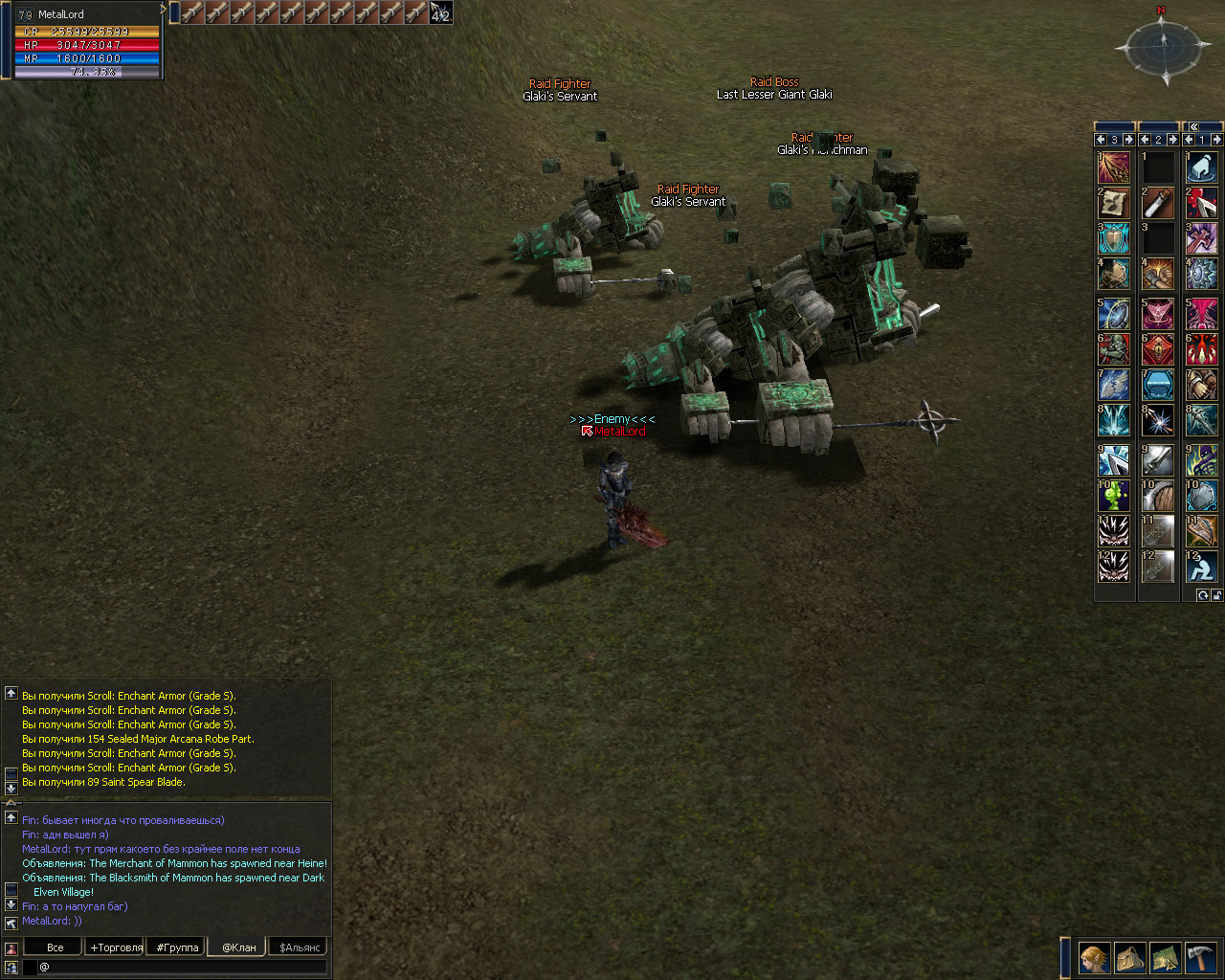Toggle the shortcut bar lock icon
The width and height of the screenshot is (1225, 980).
point(1216,595)
